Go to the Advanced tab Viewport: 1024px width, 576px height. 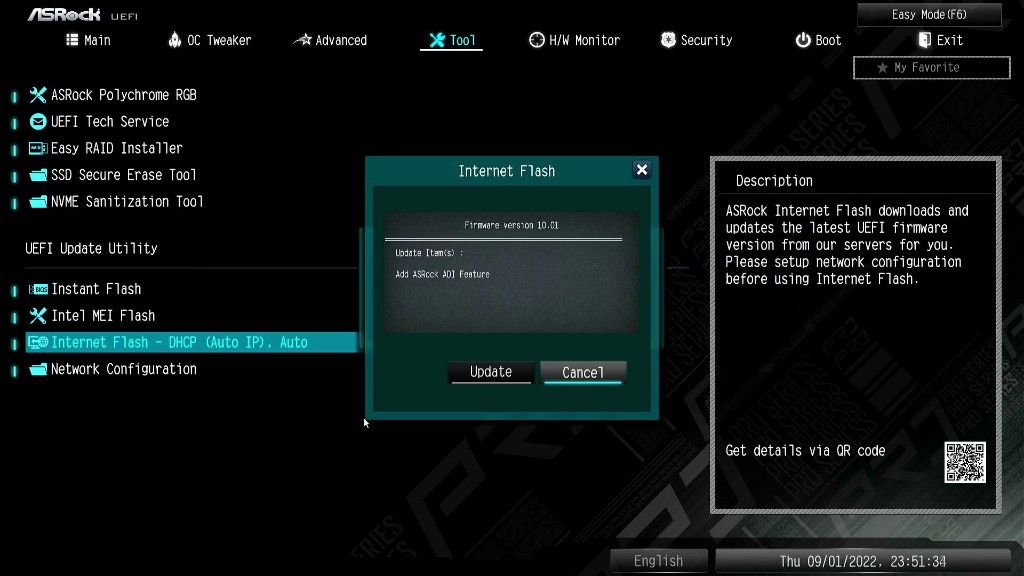[x=330, y=40]
